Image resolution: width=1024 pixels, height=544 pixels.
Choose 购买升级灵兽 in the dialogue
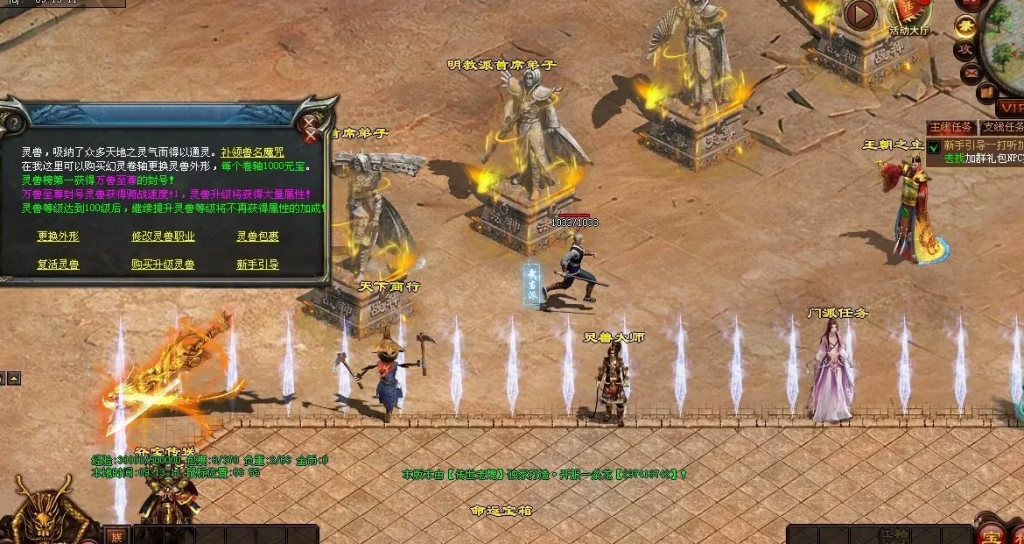pos(163,265)
